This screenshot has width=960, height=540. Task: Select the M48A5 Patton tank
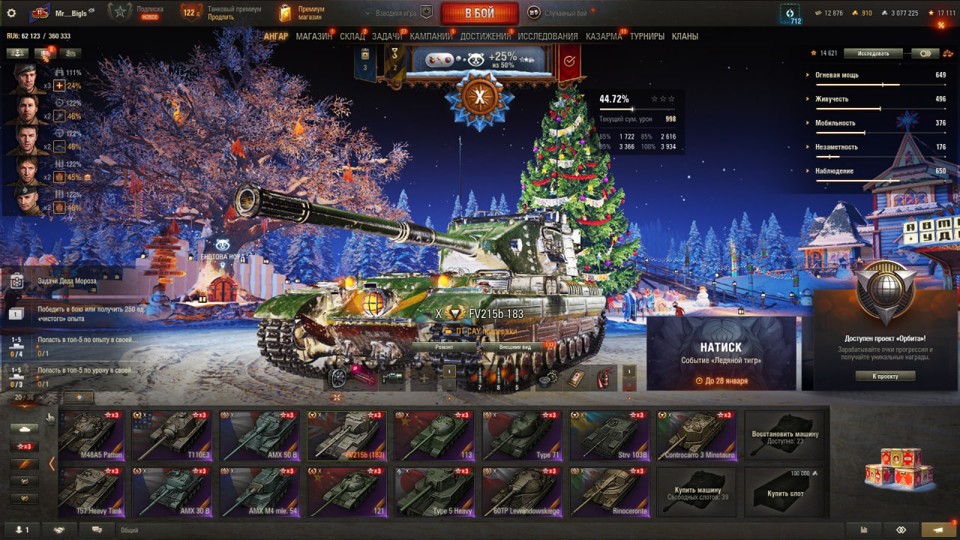pos(91,436)
